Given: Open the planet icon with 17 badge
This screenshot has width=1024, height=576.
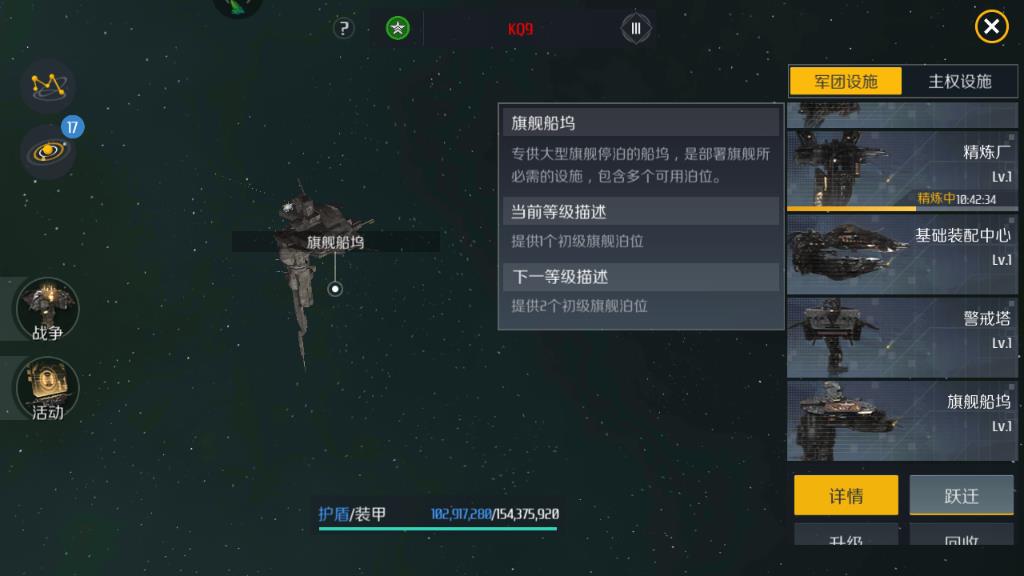Looking at the screenshot, I should pyautogui.click(x=47, y=151).
